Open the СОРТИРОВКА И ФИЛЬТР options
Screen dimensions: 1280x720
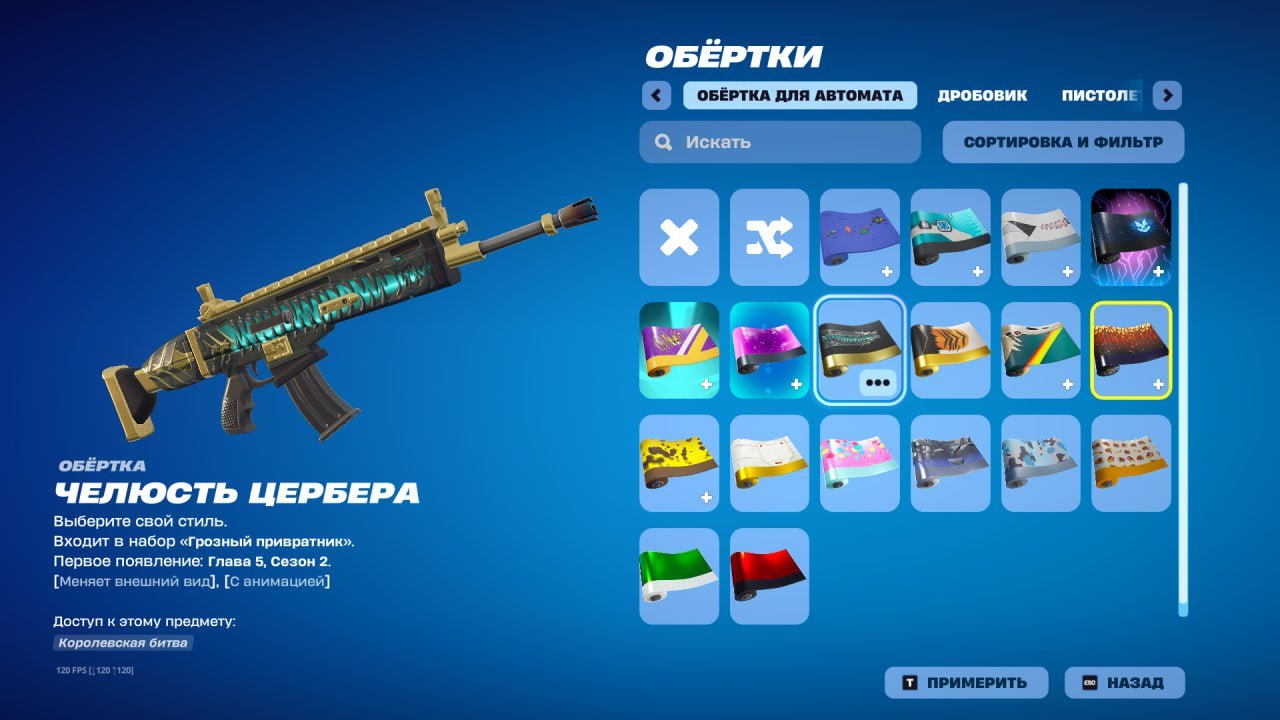(1061, 141)
